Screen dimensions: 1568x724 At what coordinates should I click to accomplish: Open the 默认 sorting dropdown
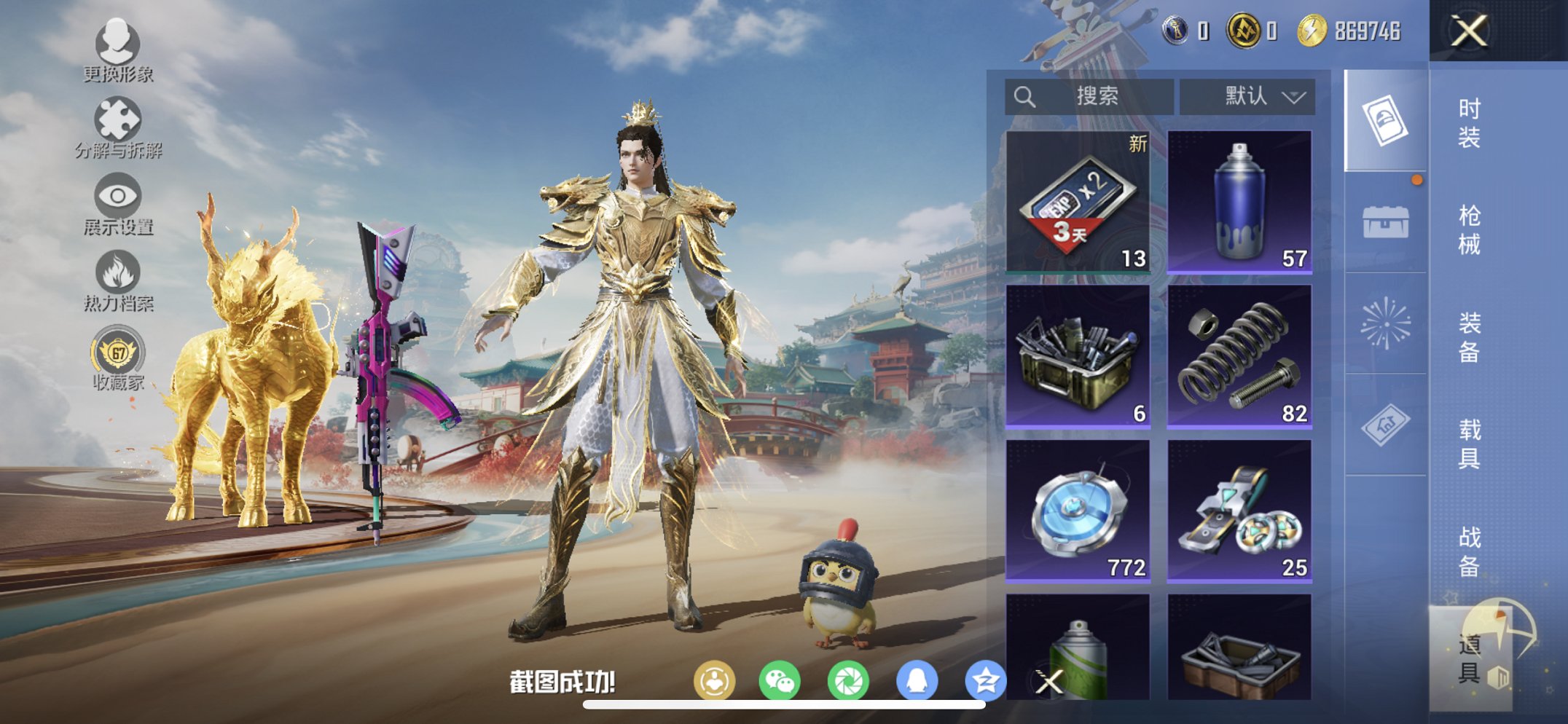point(1246,95)
